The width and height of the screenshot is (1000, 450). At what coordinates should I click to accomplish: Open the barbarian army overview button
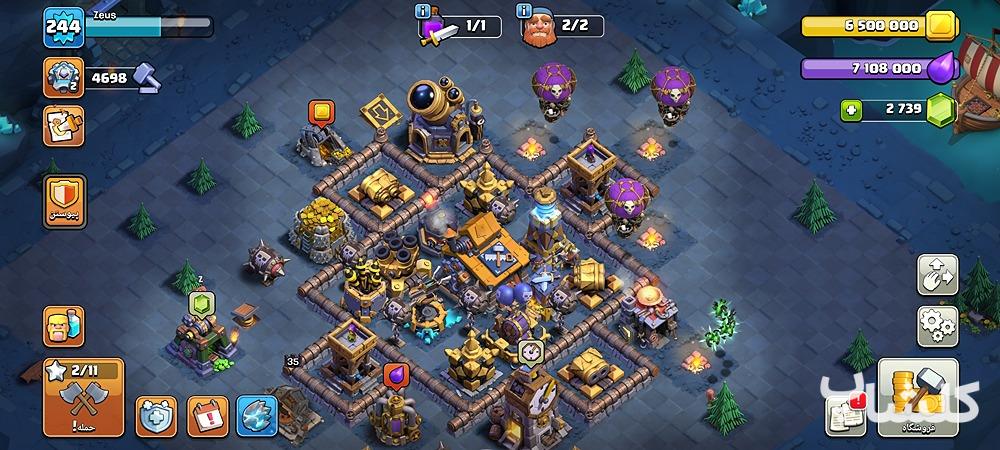pyautogui.click(x=63, y=326)
